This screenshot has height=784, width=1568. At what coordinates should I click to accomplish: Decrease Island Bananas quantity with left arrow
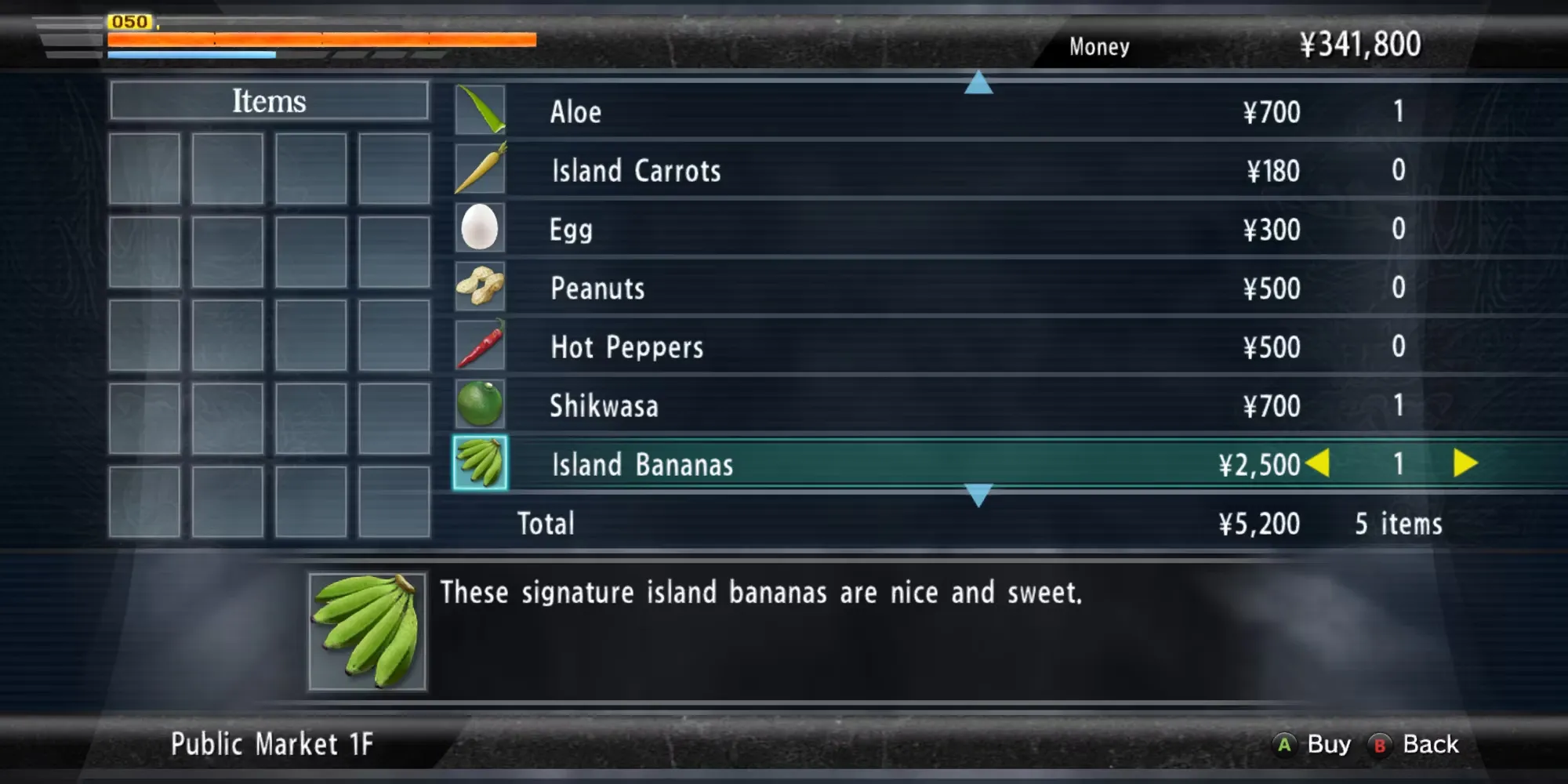click(x=1319, y=463)
